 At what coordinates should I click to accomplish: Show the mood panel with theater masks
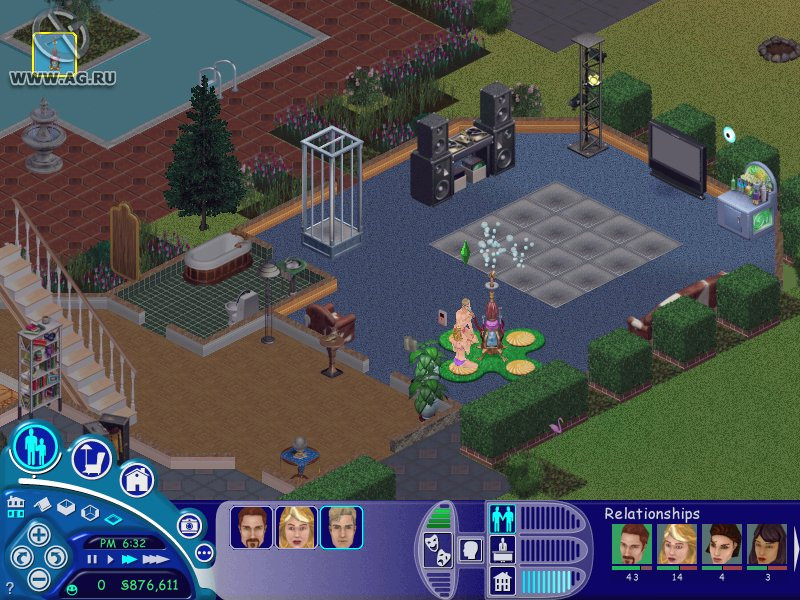click(437, 549)
